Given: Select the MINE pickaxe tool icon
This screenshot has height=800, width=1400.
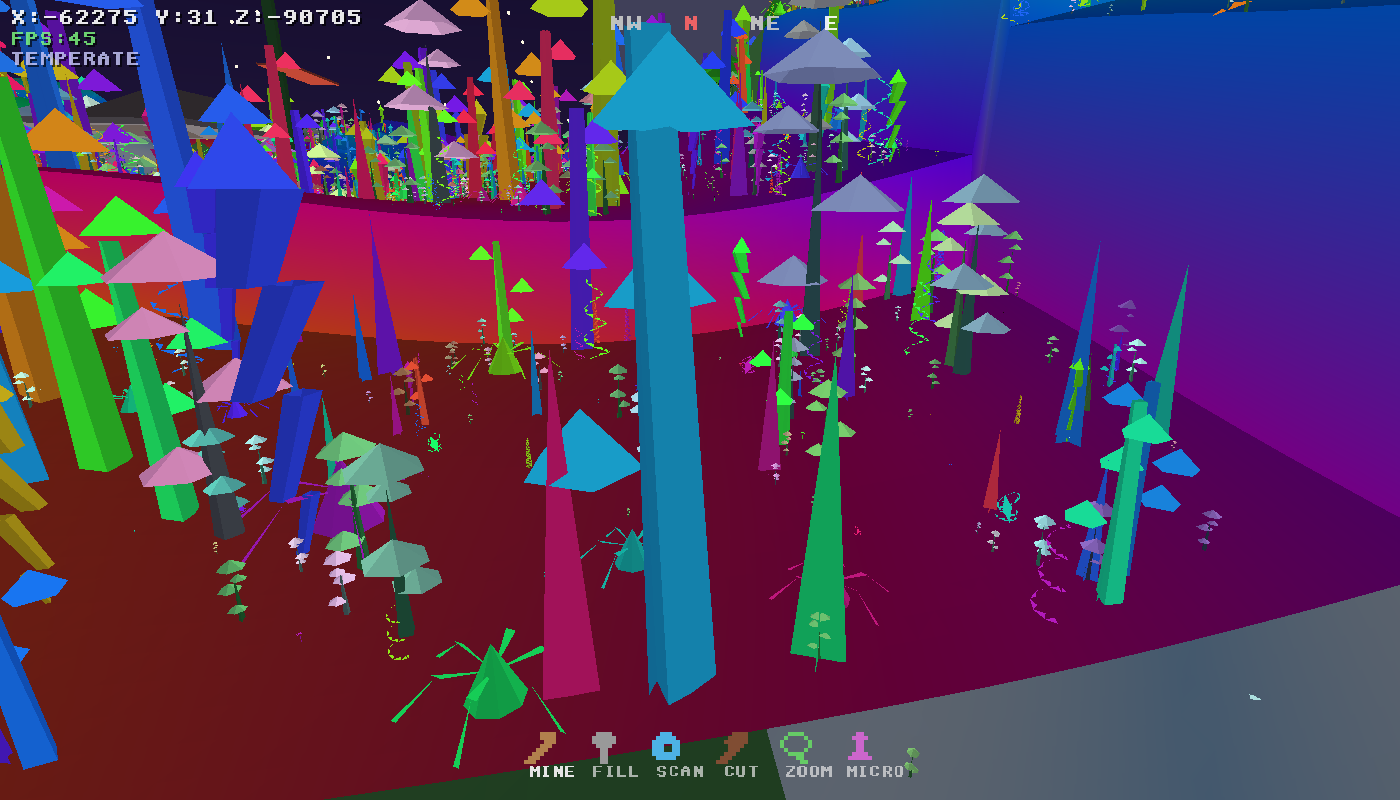Looking at the screenshot, I should click(544, 745).
